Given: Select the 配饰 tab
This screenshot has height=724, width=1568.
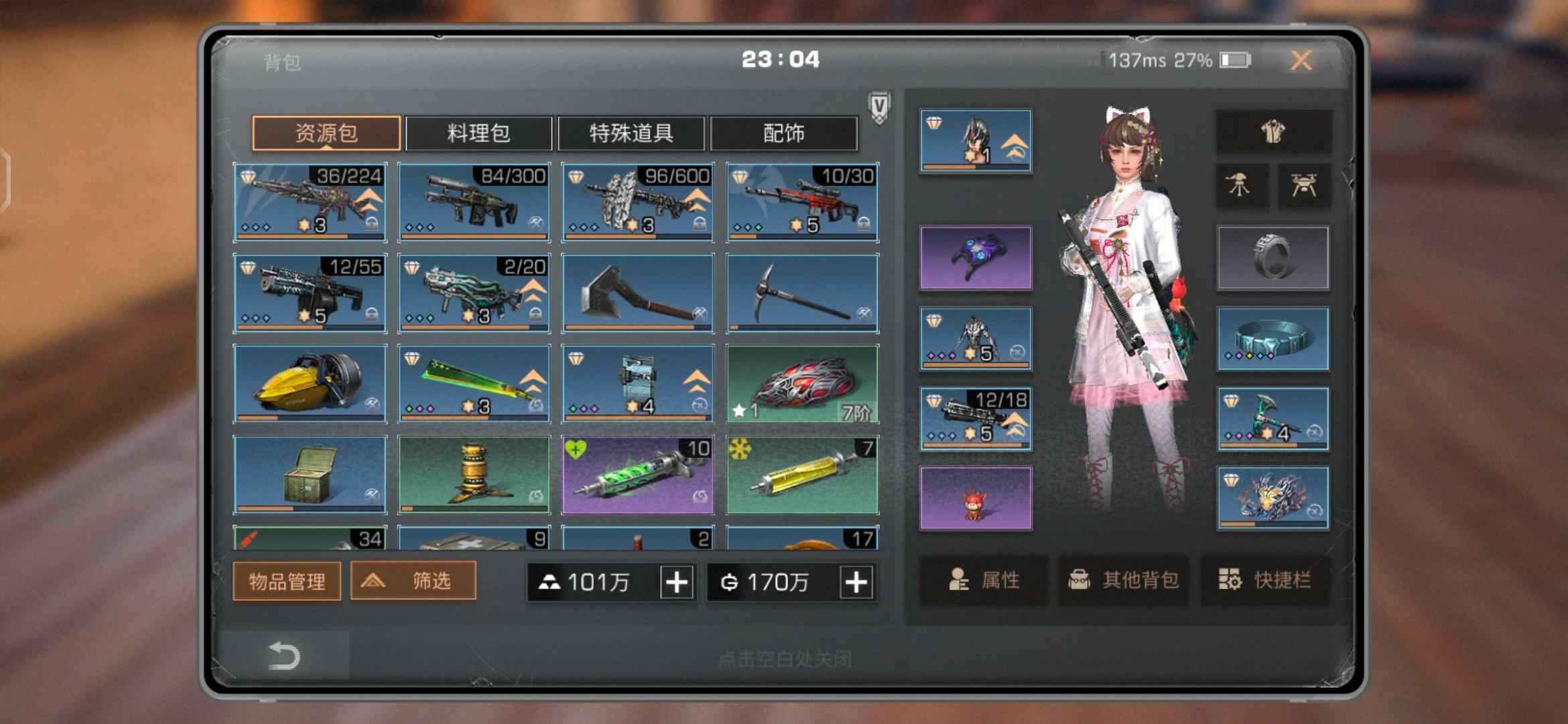Looking at the screenshot, I should [783, 133].
